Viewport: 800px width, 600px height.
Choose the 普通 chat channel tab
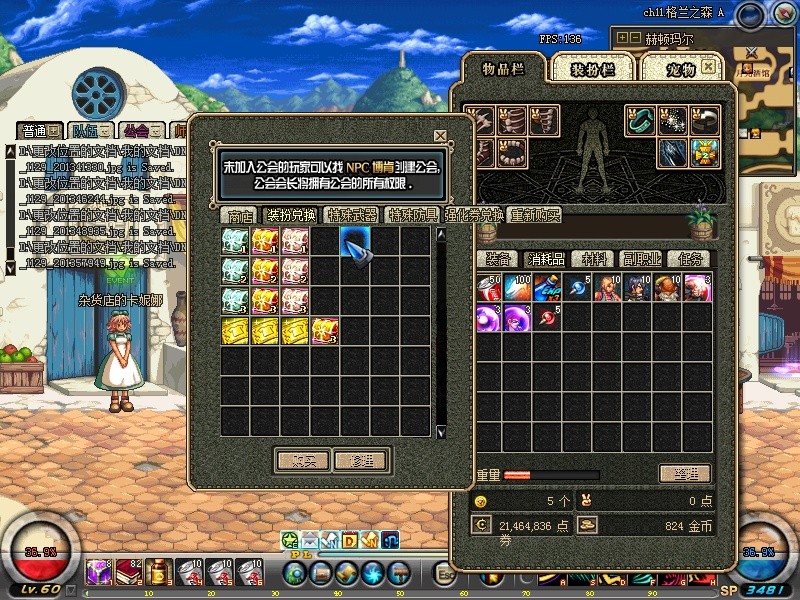click(35, 131)
